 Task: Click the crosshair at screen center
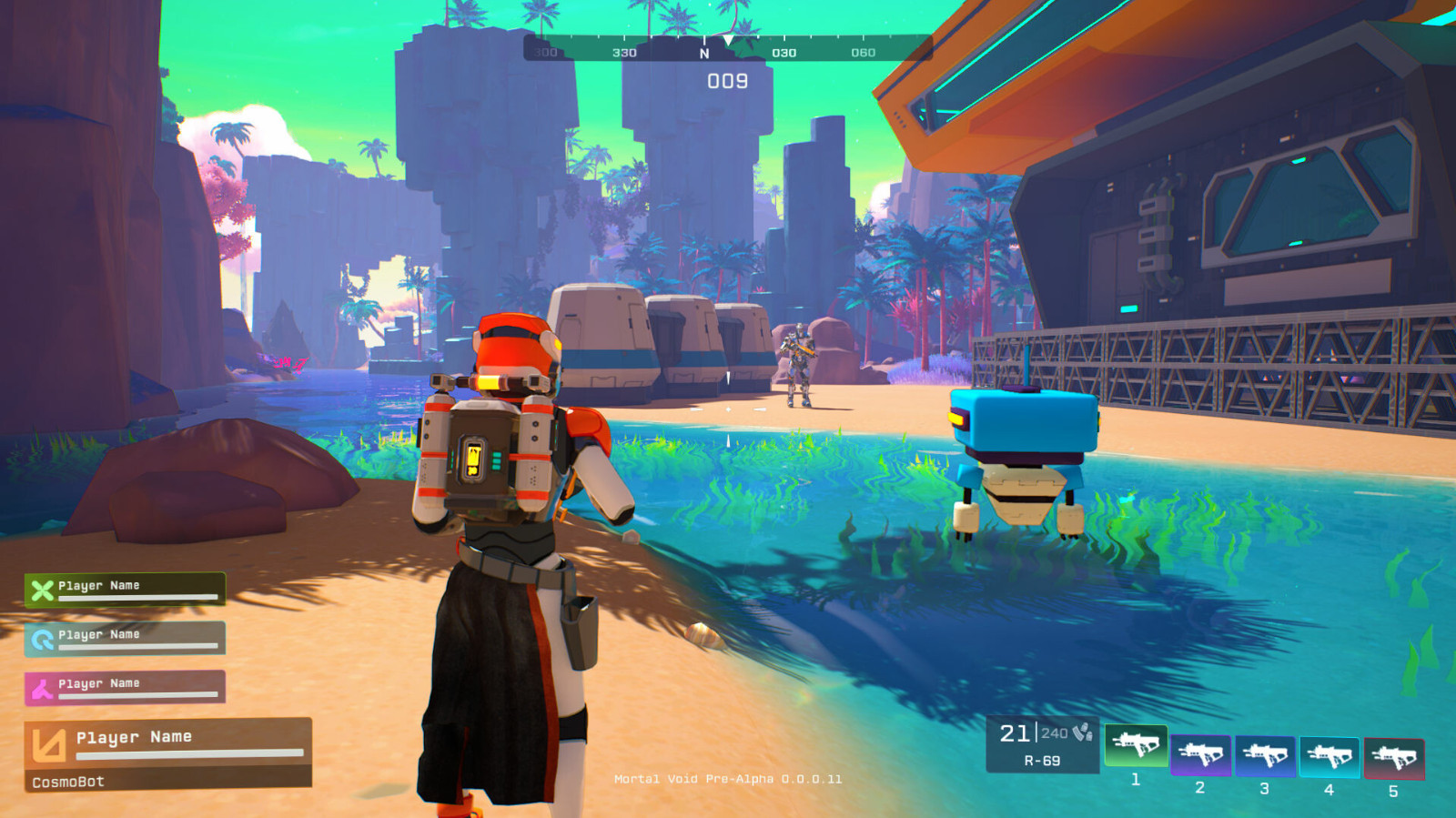pos(728,409)
